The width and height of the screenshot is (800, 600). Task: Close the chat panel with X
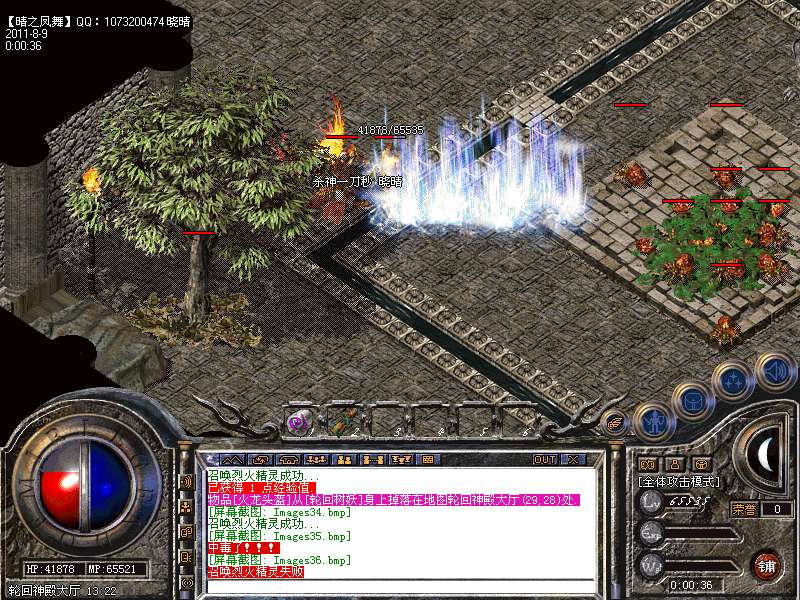click(x=573, y=459)
